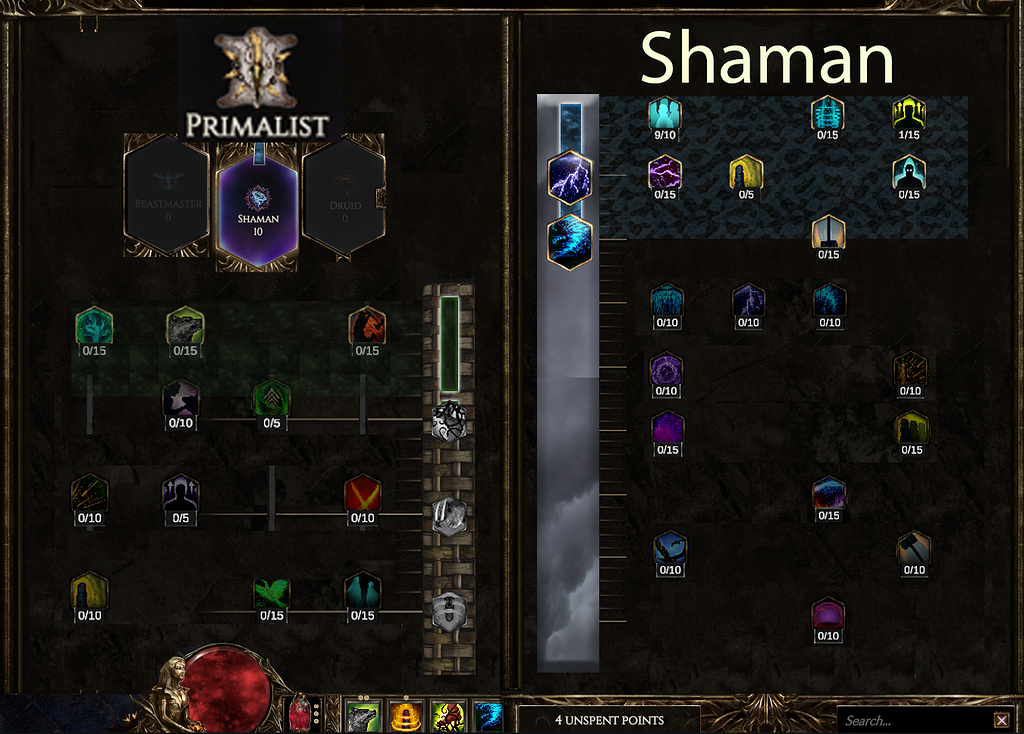Add a point to the 9/10 passive node
The width and height of the screenshot is (1024, 734).
(665, 115)
